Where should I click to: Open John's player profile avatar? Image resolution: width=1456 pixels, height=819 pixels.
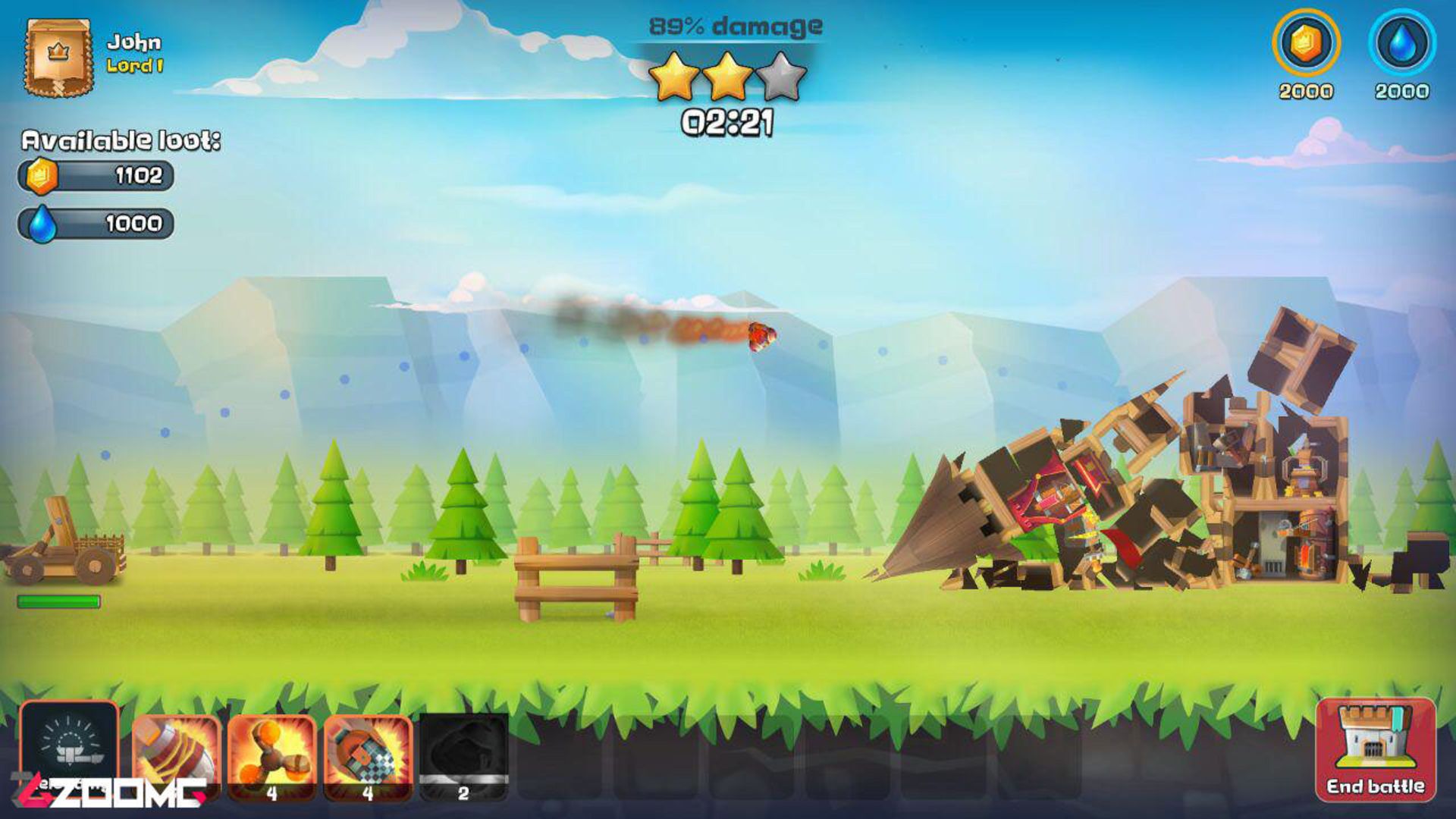pyautogui.click(x=58, y=58)
